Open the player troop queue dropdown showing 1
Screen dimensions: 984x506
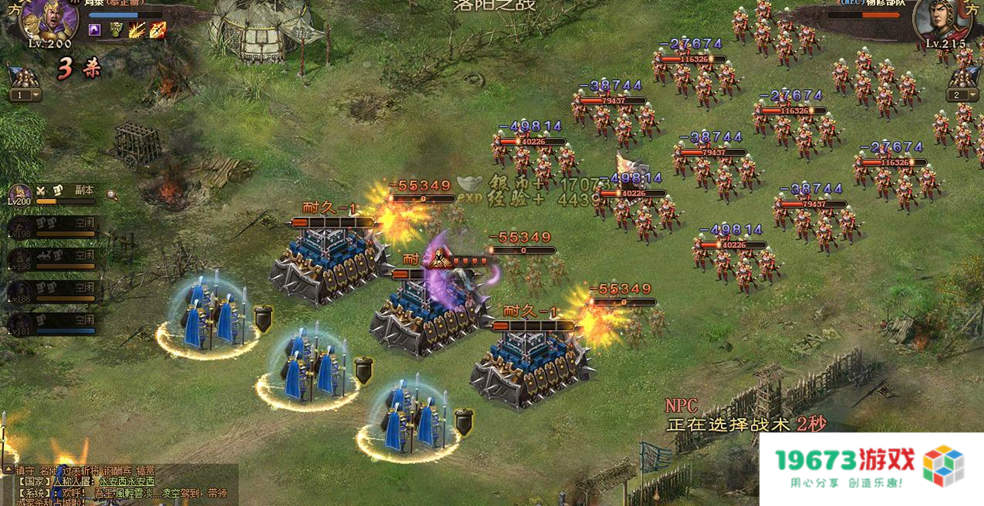pyautogui.click(x=26, y=95)
